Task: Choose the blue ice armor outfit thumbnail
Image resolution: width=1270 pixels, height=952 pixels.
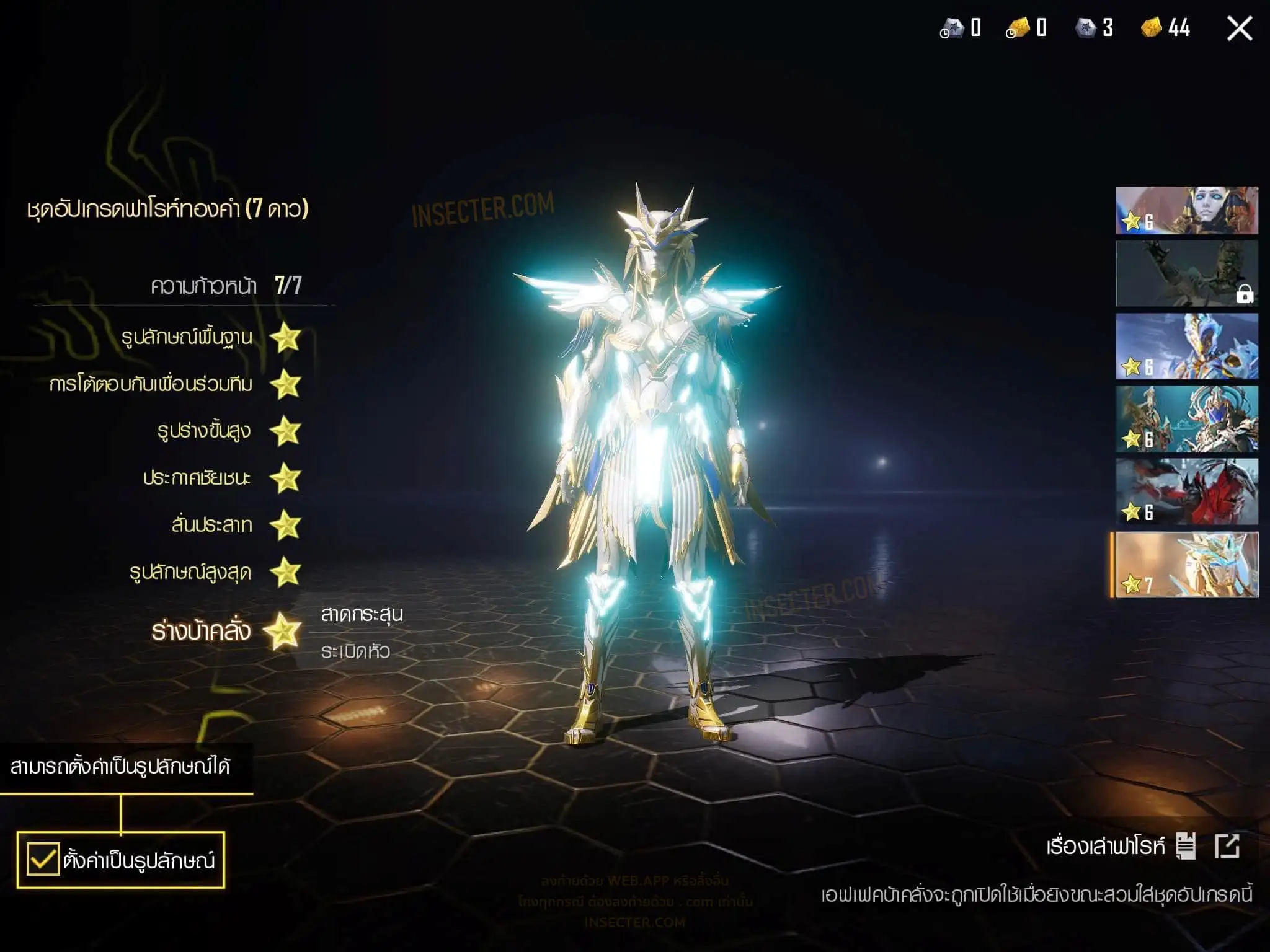Action: pyautogui.click(x=1186, y=346)
